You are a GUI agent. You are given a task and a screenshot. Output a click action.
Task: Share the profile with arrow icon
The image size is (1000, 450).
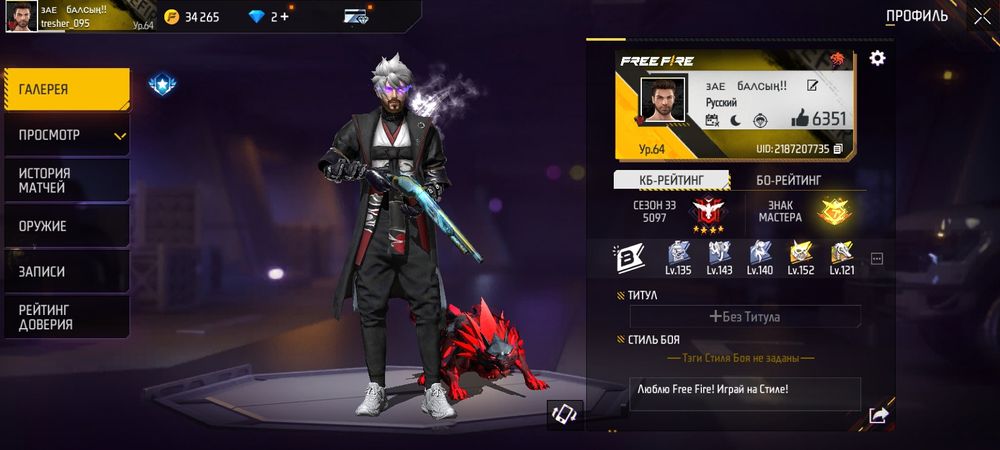878,415
